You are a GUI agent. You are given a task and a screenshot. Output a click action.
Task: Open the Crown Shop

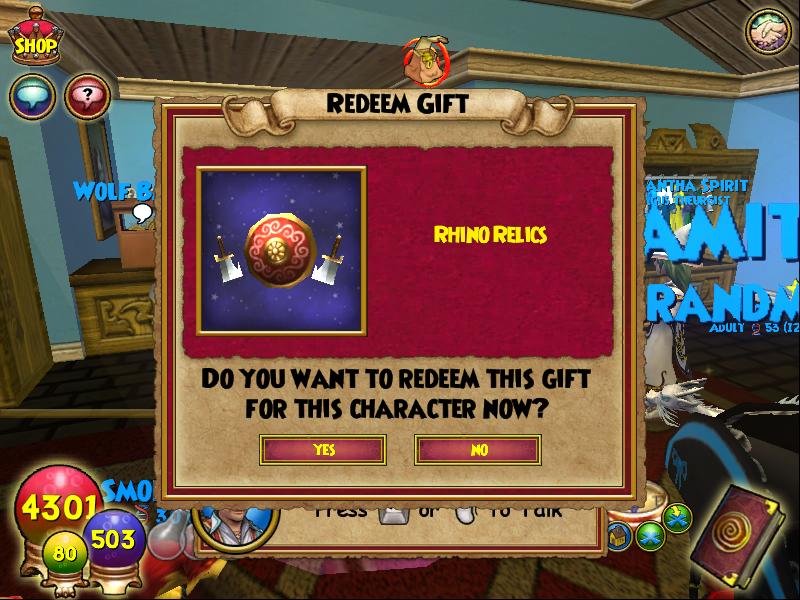(35, 38)
